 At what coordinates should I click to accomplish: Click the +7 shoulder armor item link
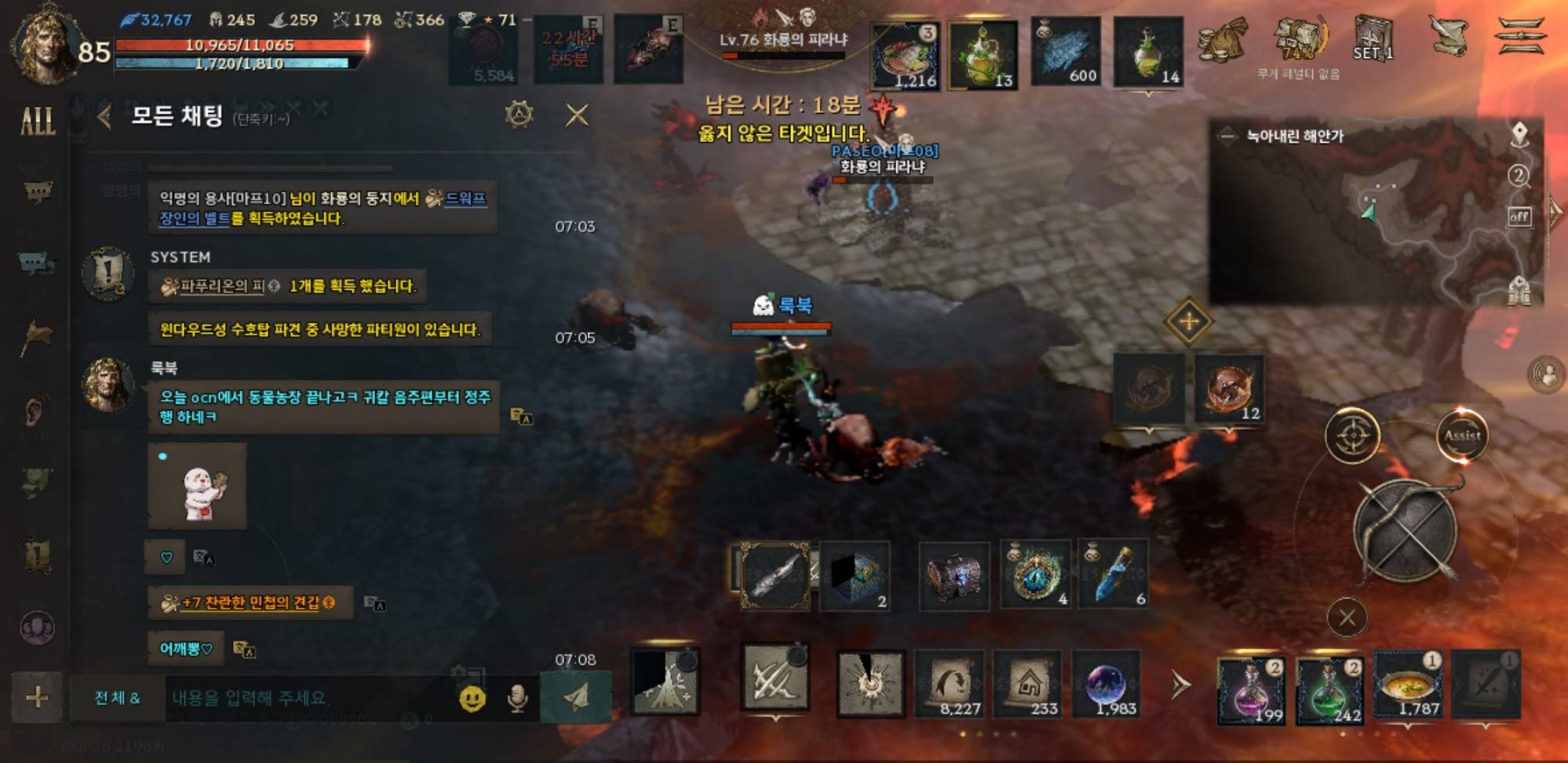251,603
